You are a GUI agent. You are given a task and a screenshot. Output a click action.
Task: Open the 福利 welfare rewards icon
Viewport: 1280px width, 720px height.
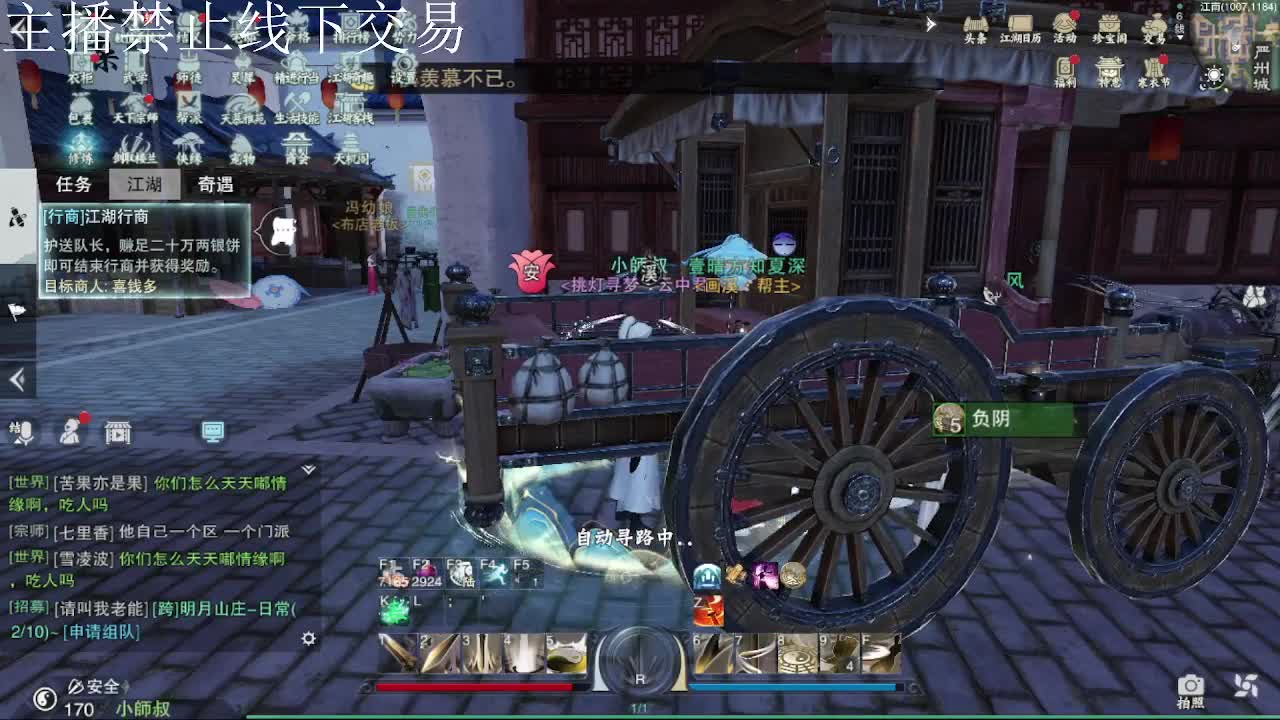click(x=1065, y=68)
